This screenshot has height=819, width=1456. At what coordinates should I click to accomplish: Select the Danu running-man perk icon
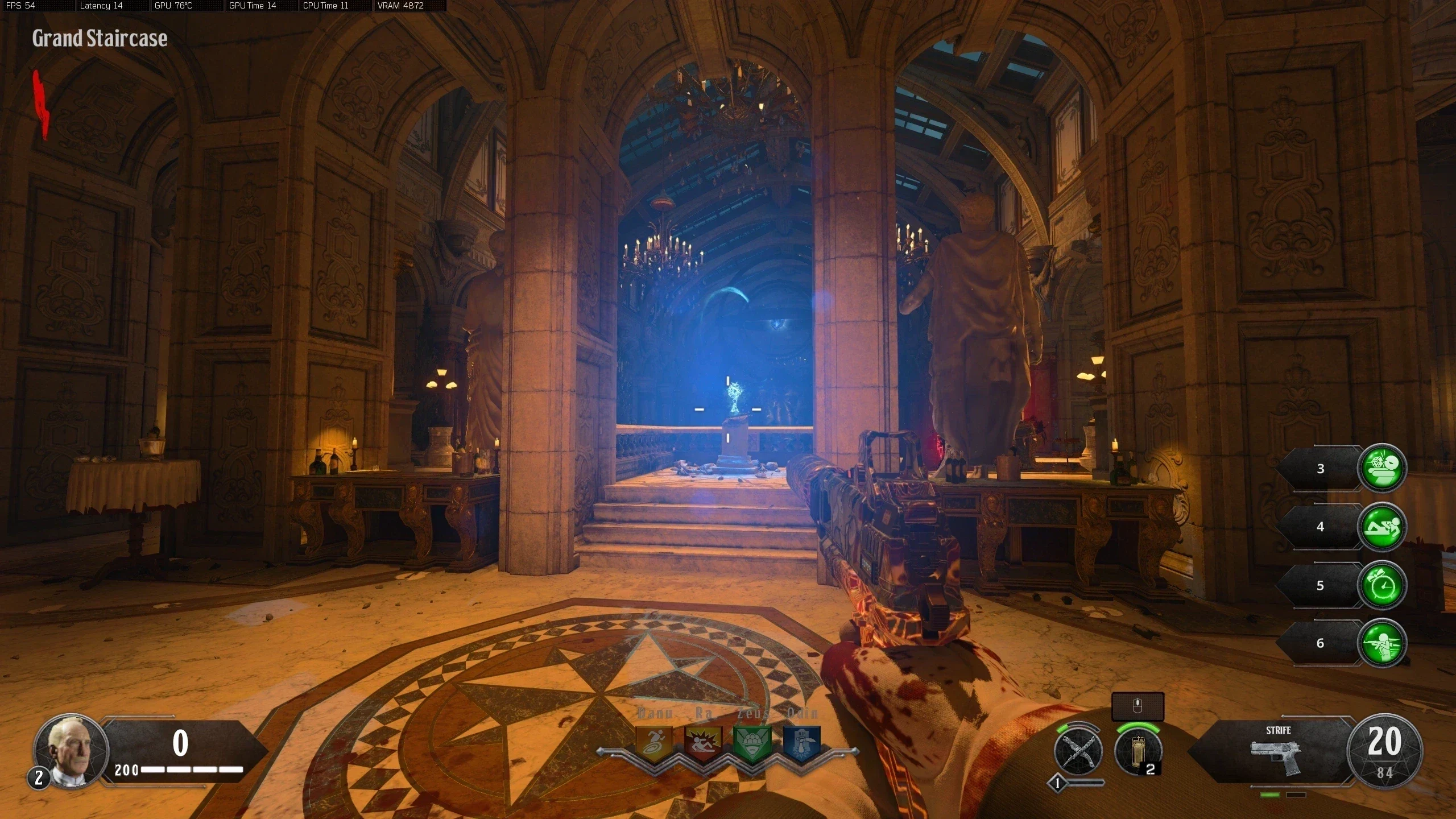click(x=653, y=743)
